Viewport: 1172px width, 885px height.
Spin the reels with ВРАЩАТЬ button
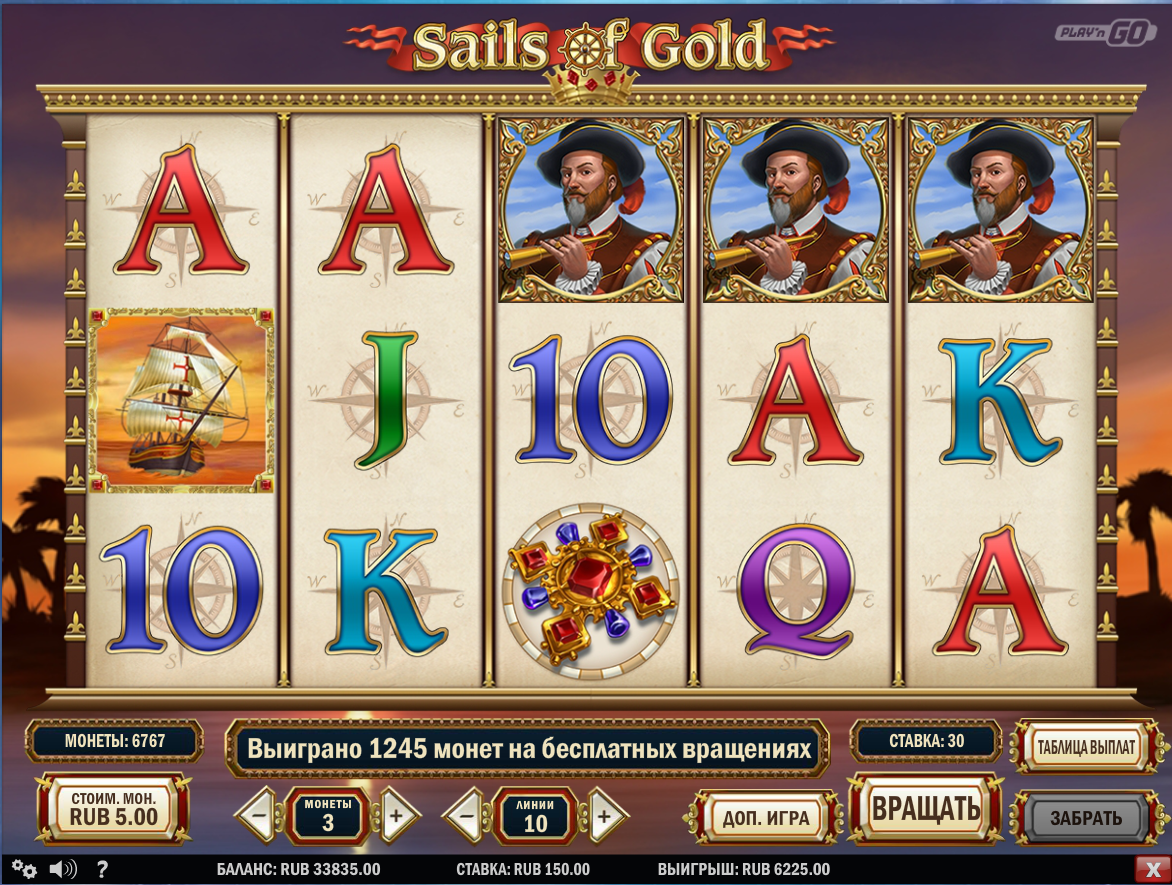point(925,809)
